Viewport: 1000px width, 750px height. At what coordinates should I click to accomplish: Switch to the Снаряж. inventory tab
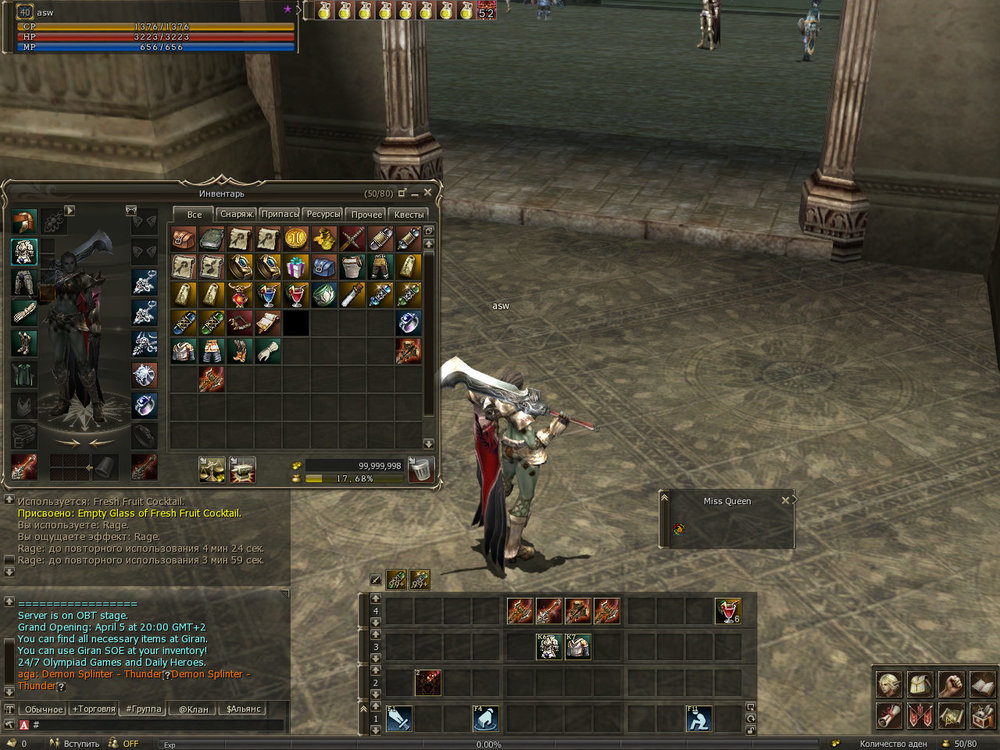(x=236, y=214)
